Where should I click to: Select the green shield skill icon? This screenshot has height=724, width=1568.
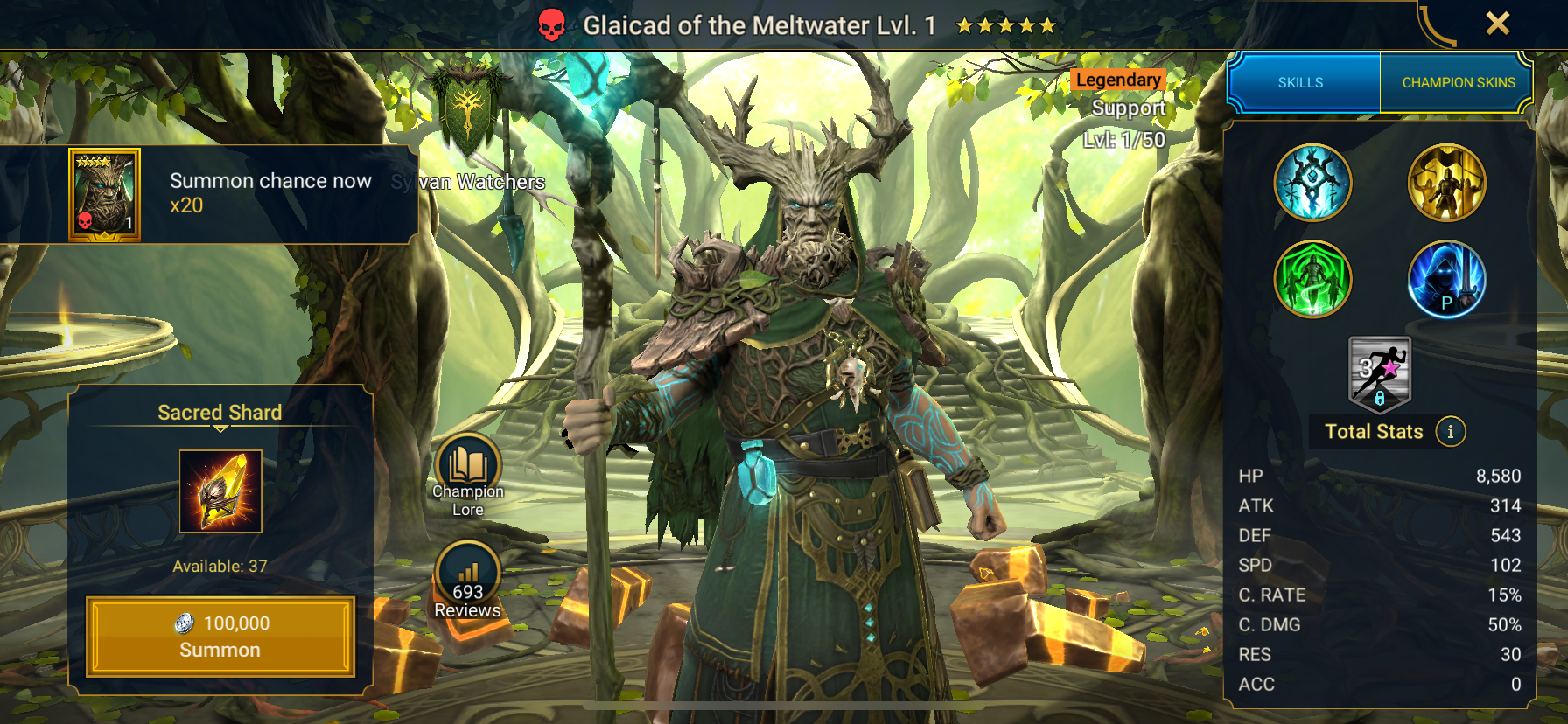1312,279
